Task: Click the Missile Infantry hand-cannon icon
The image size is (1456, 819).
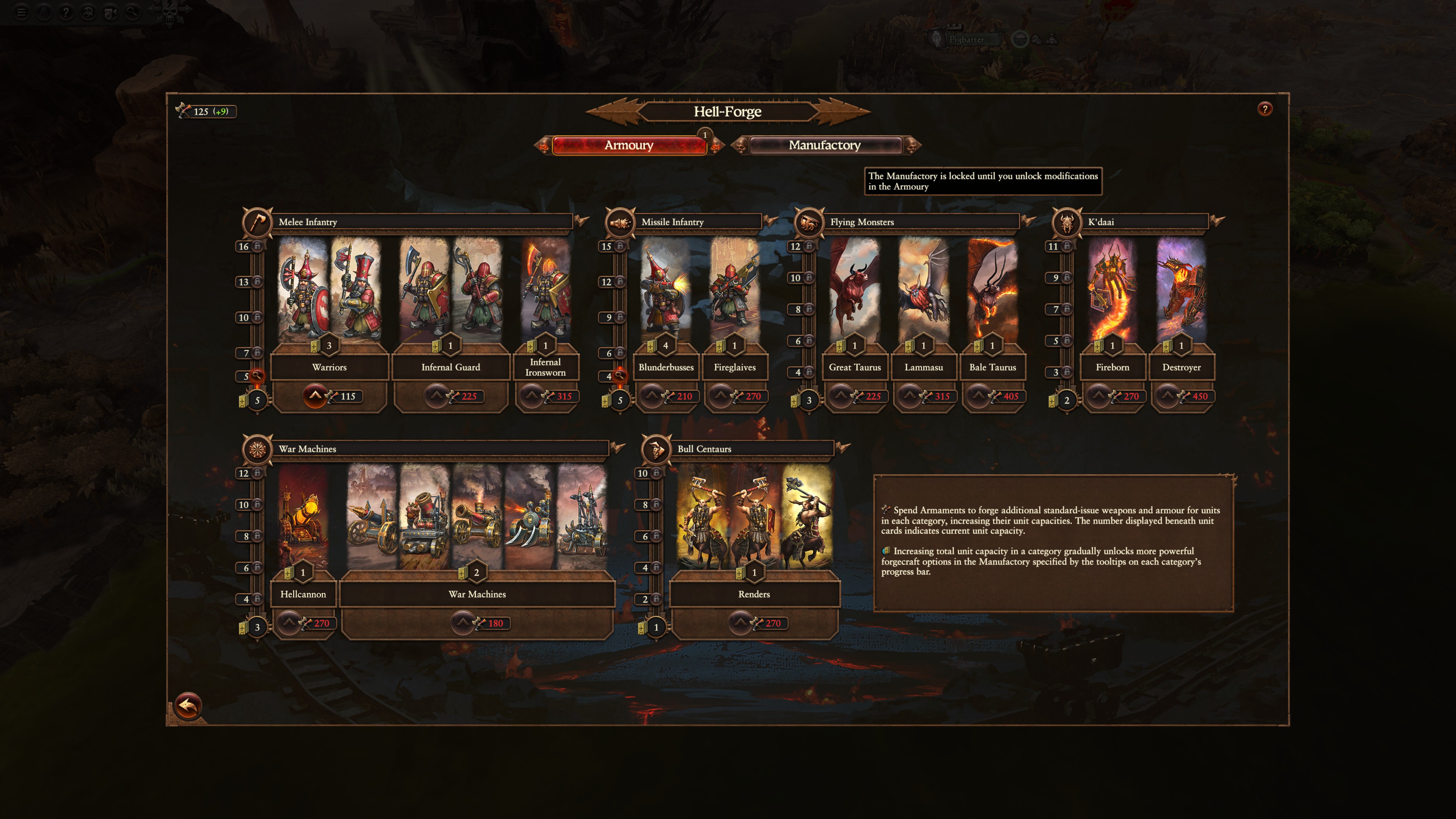Action: [x=620, y=222]
